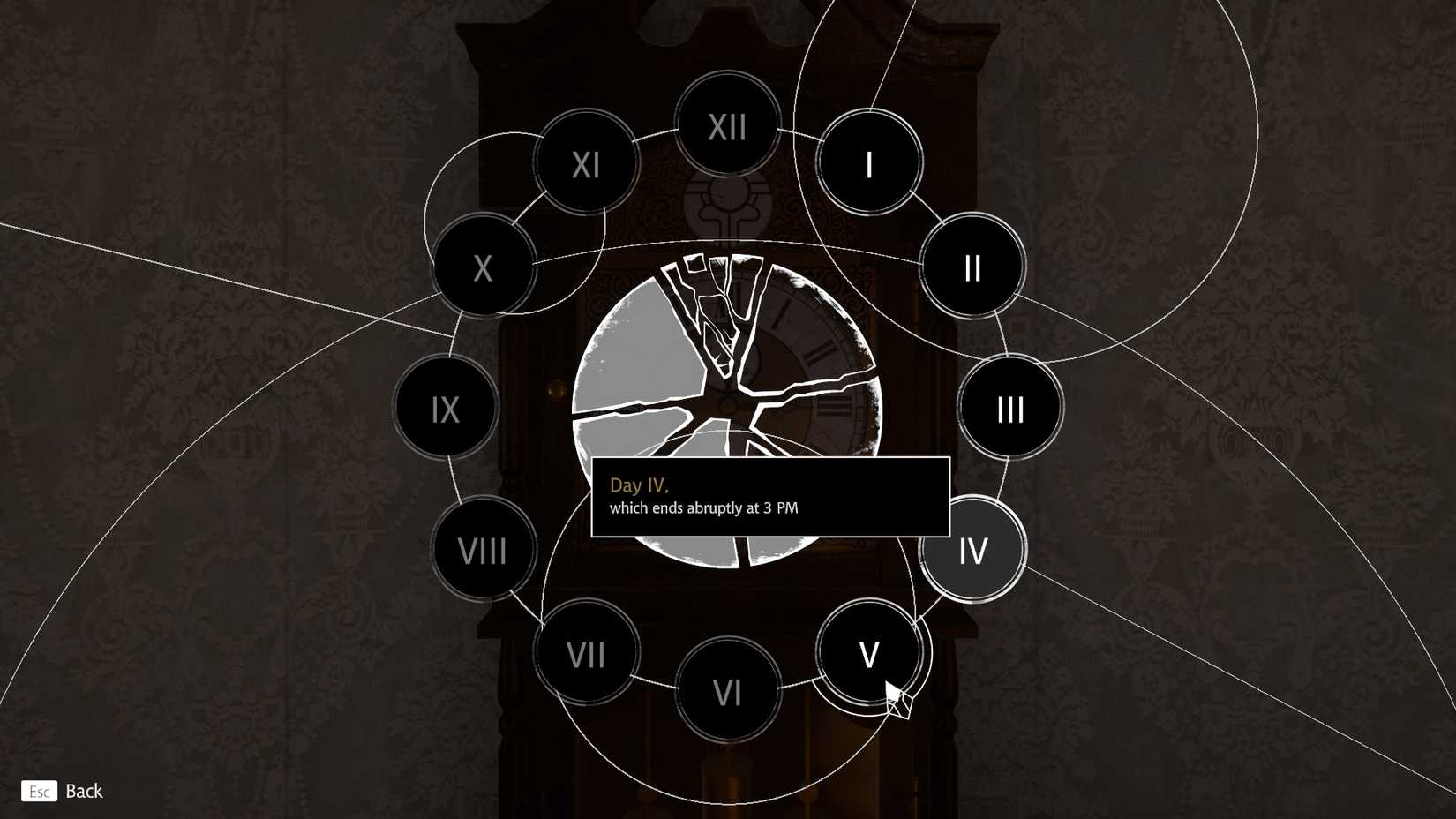Select the Day VIII node
Viewport: 1456px width, 819px height.
coord(482,550)
